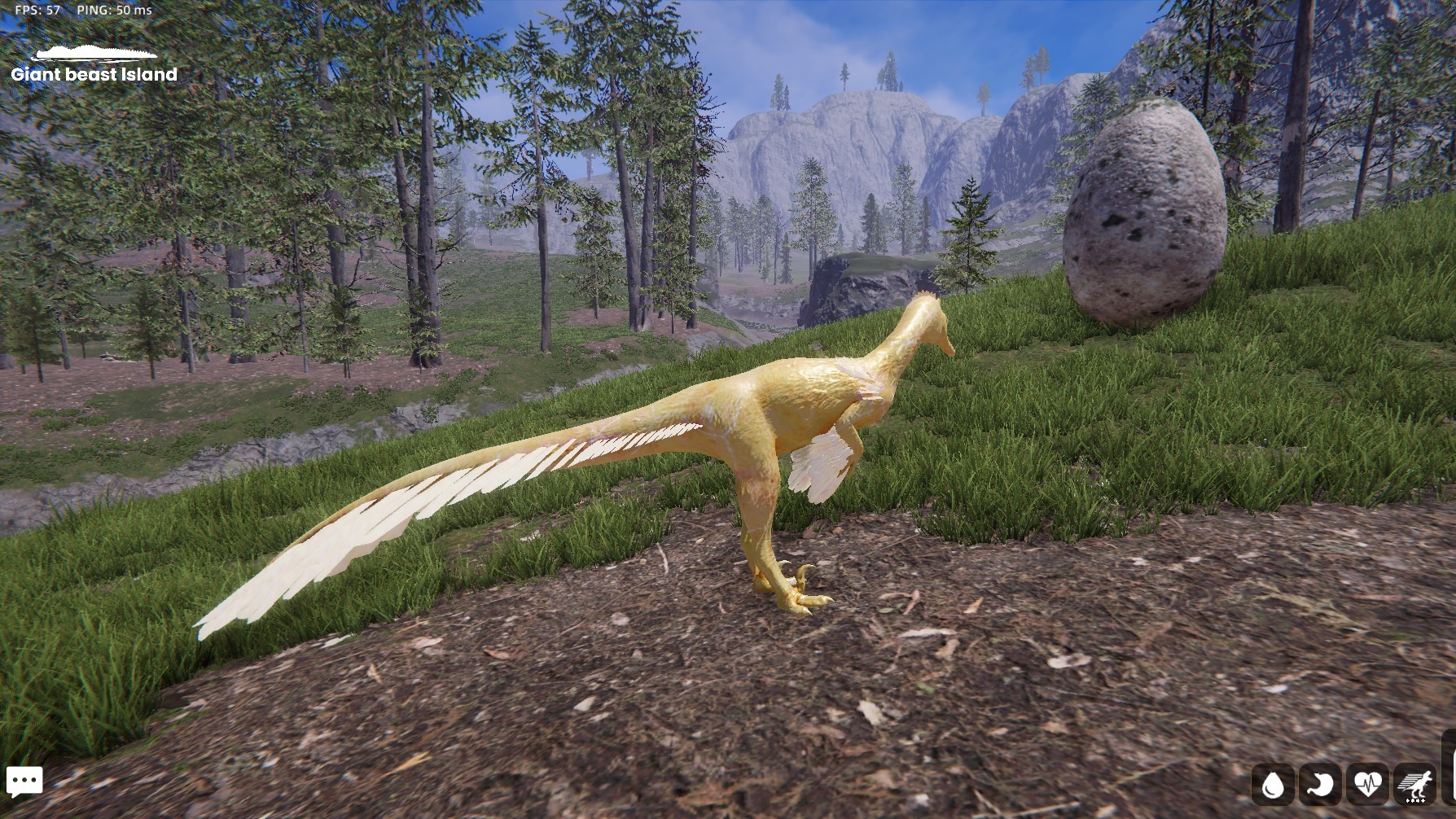
Task: Click the water droplet thirst icon
Action: [x=1272, y=785]
